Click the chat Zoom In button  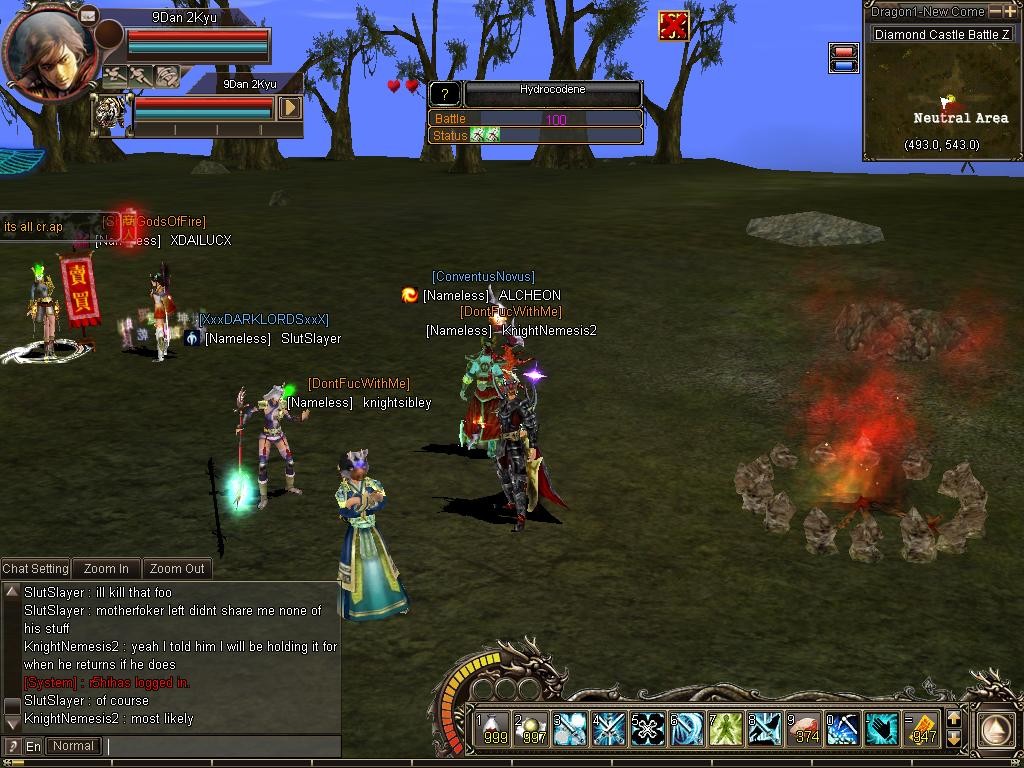tap(106, 568)
